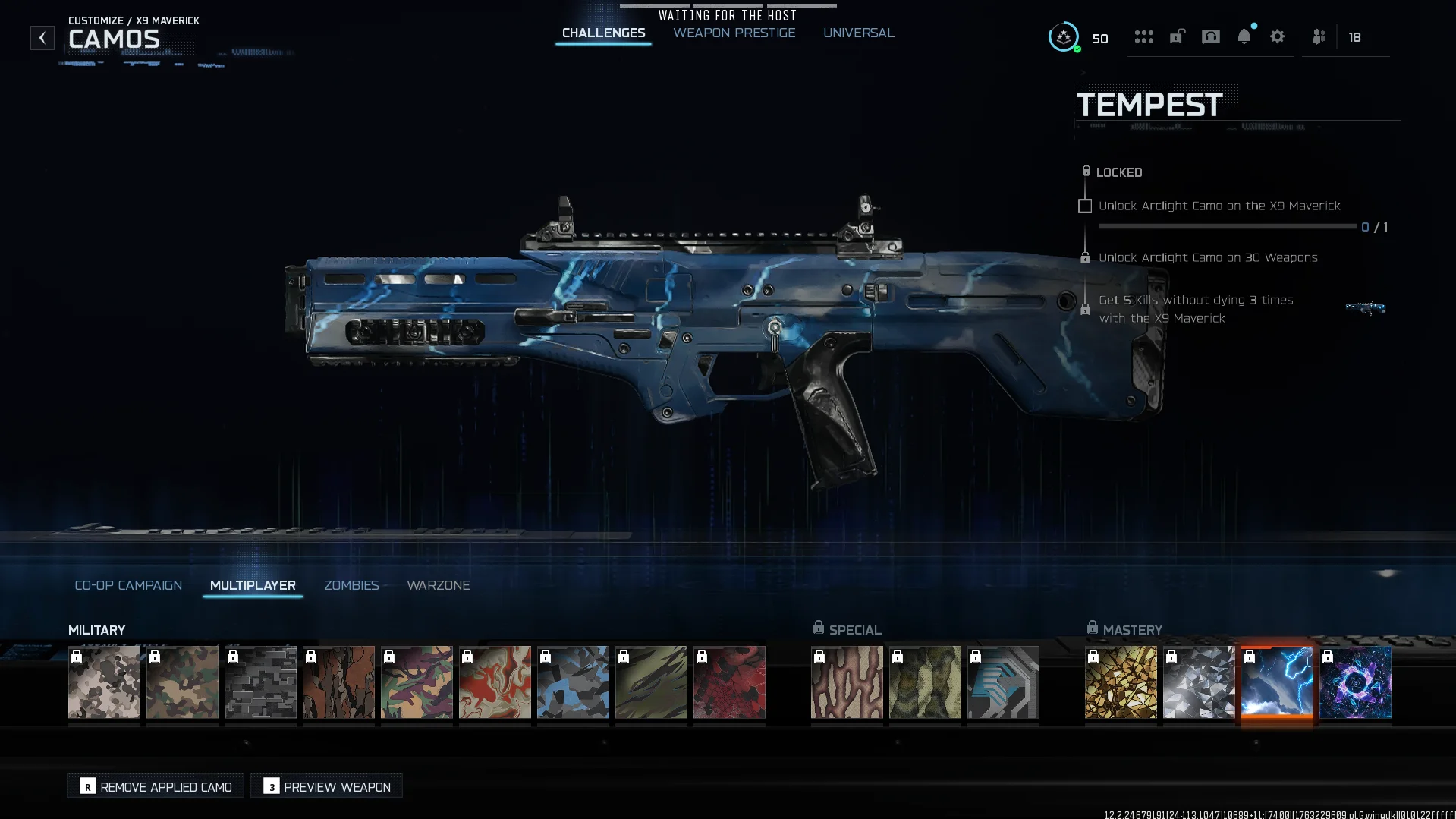Viewport: 1456px width, 819px height.
Task: Select the blue and gray splinter camo
Action: point(573,682)
